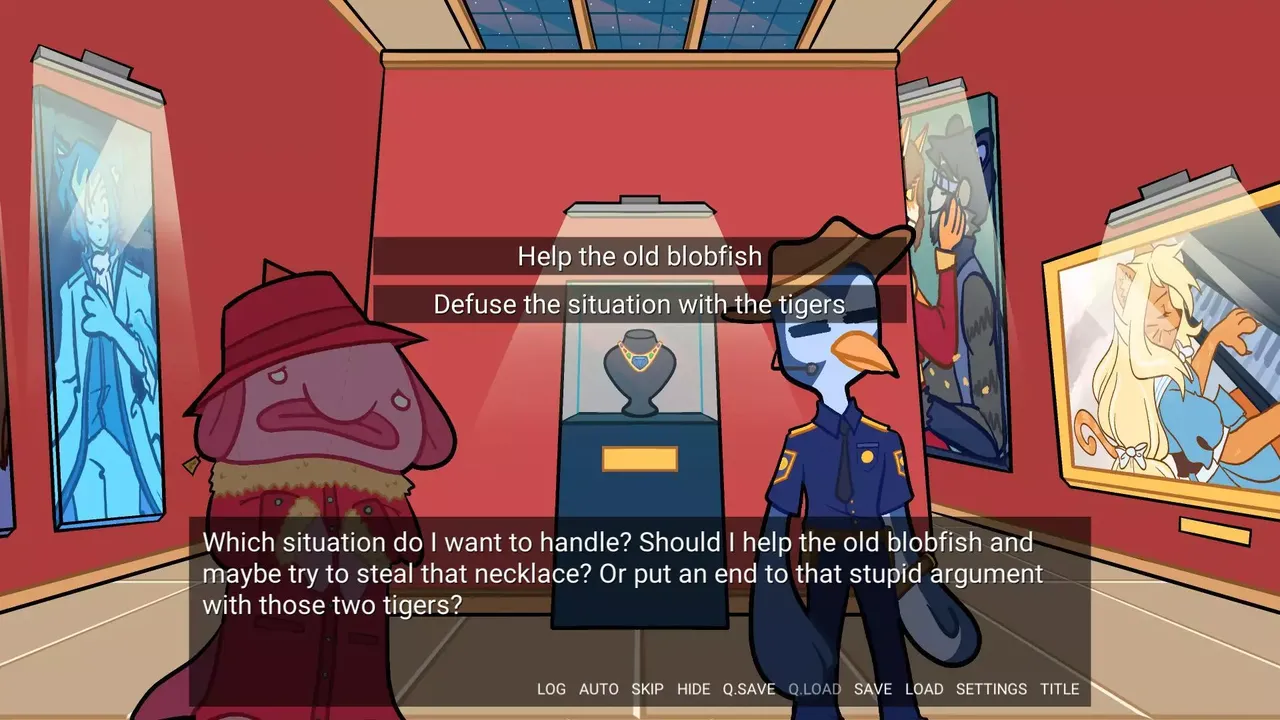
Task: Open the LOAD screen
Action: click(925, 689)
